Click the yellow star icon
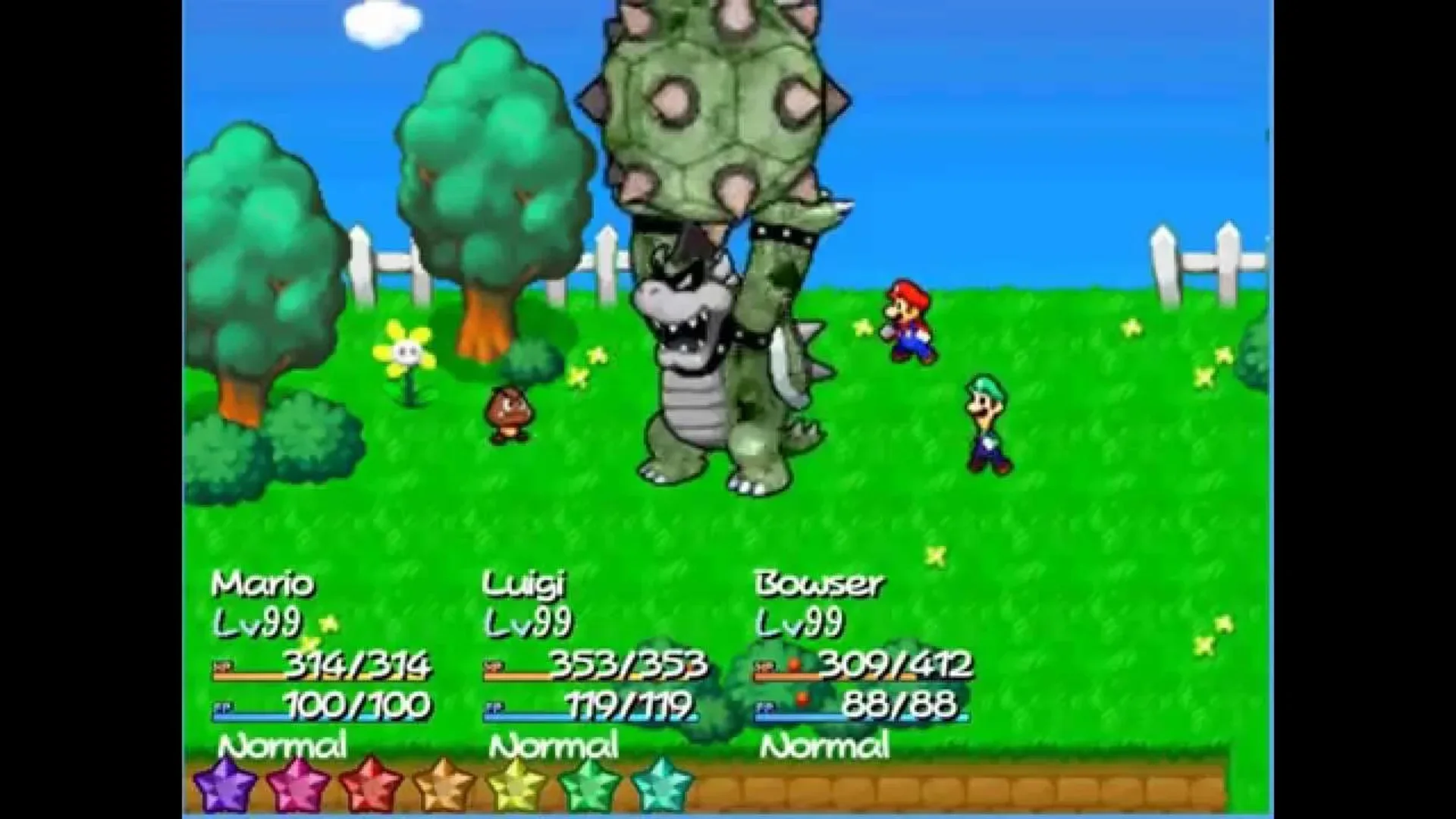Image resolution: width=1456 pixels, height=819 pixels. 516,781
